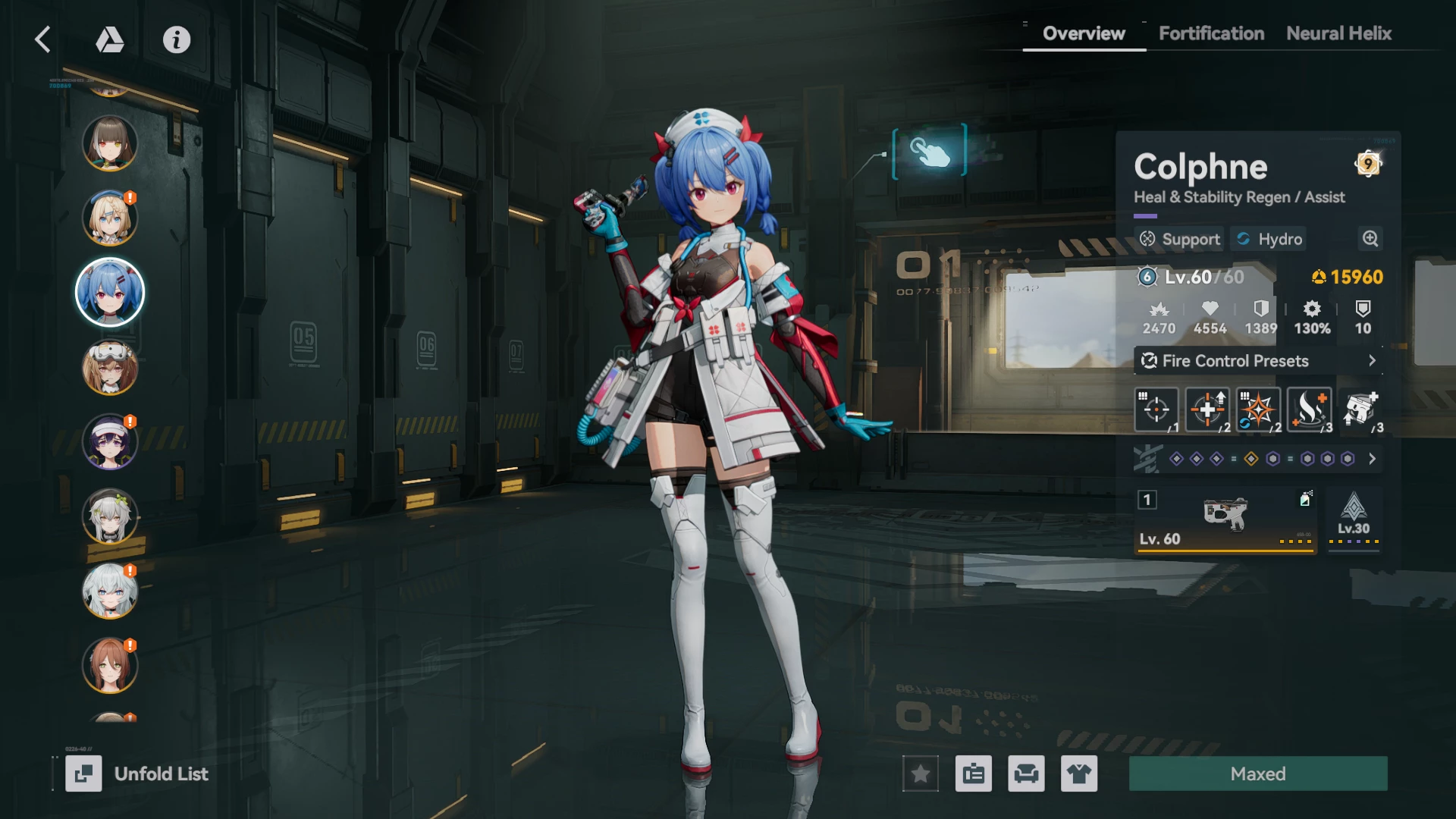Open the Neural Helix tab

(x=1338, y=33)
